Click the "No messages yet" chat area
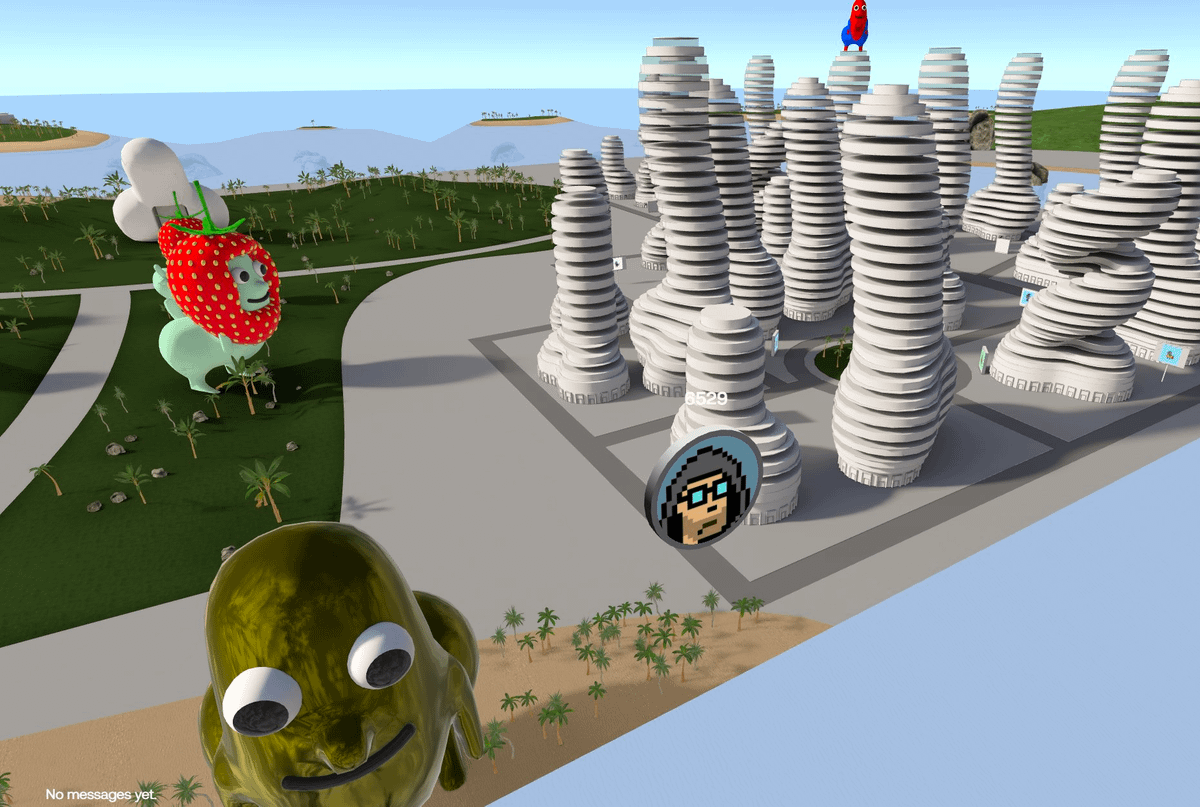Screen dimensions: 1200x807 tap(100, 794)
